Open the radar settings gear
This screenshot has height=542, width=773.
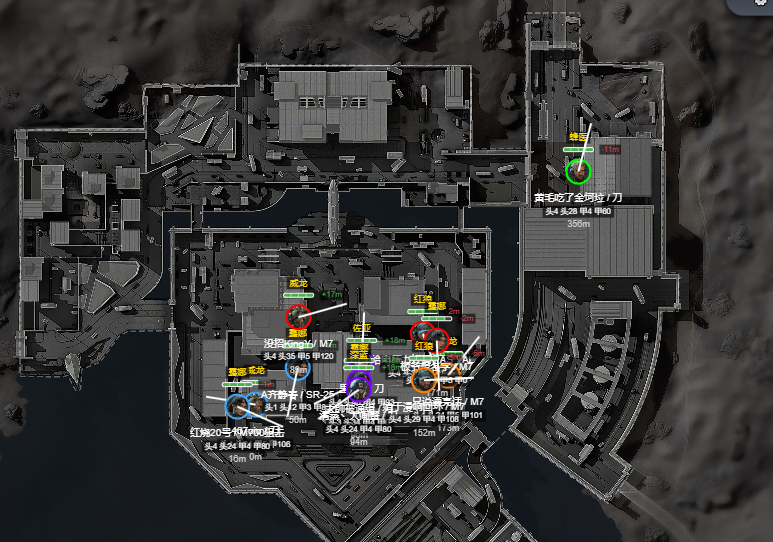(x=762, y=4)
